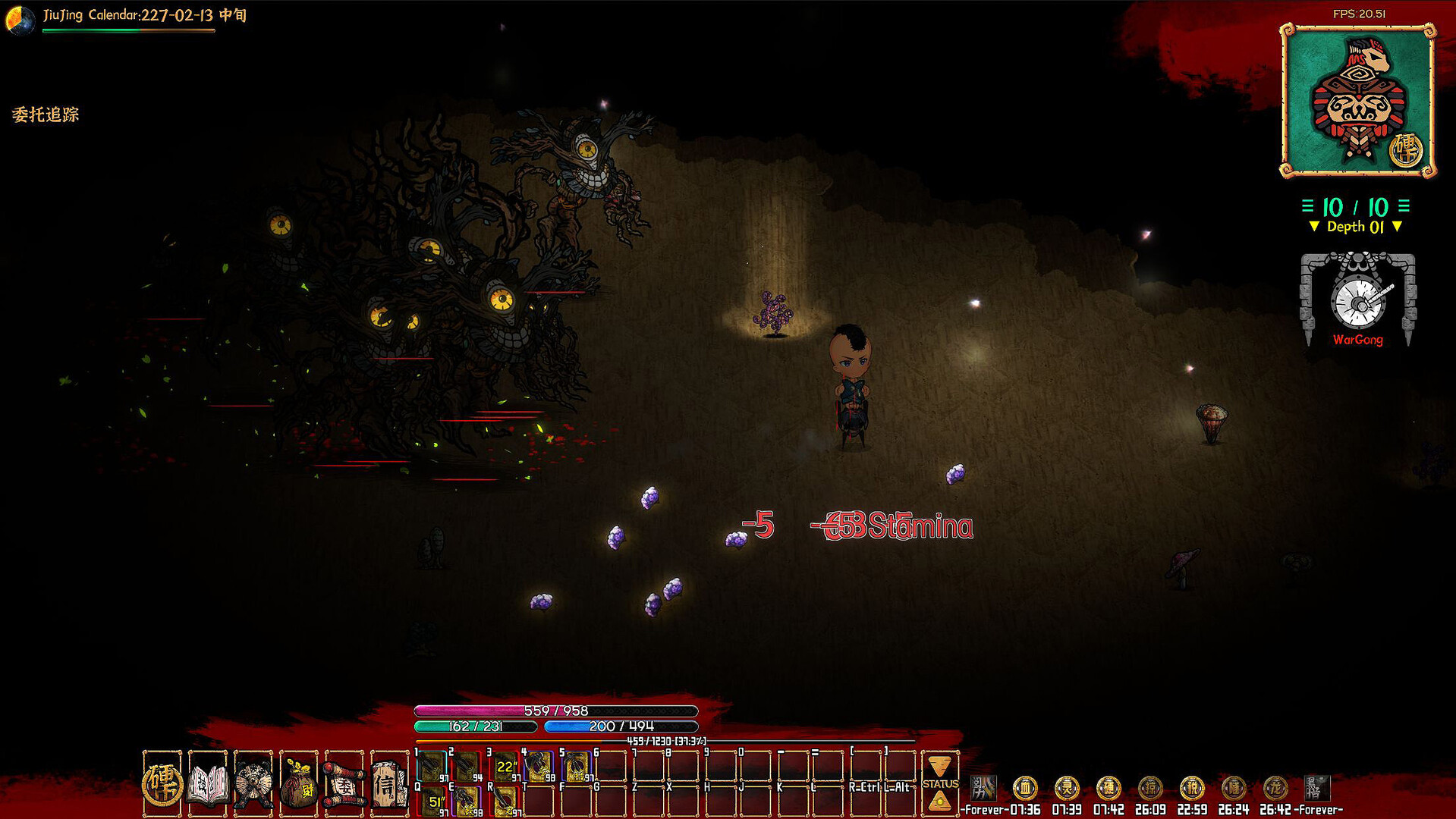Click the calendar moon icon
Image resolution: width=1456 pixels, height=819 pixels.
[20, 19]
